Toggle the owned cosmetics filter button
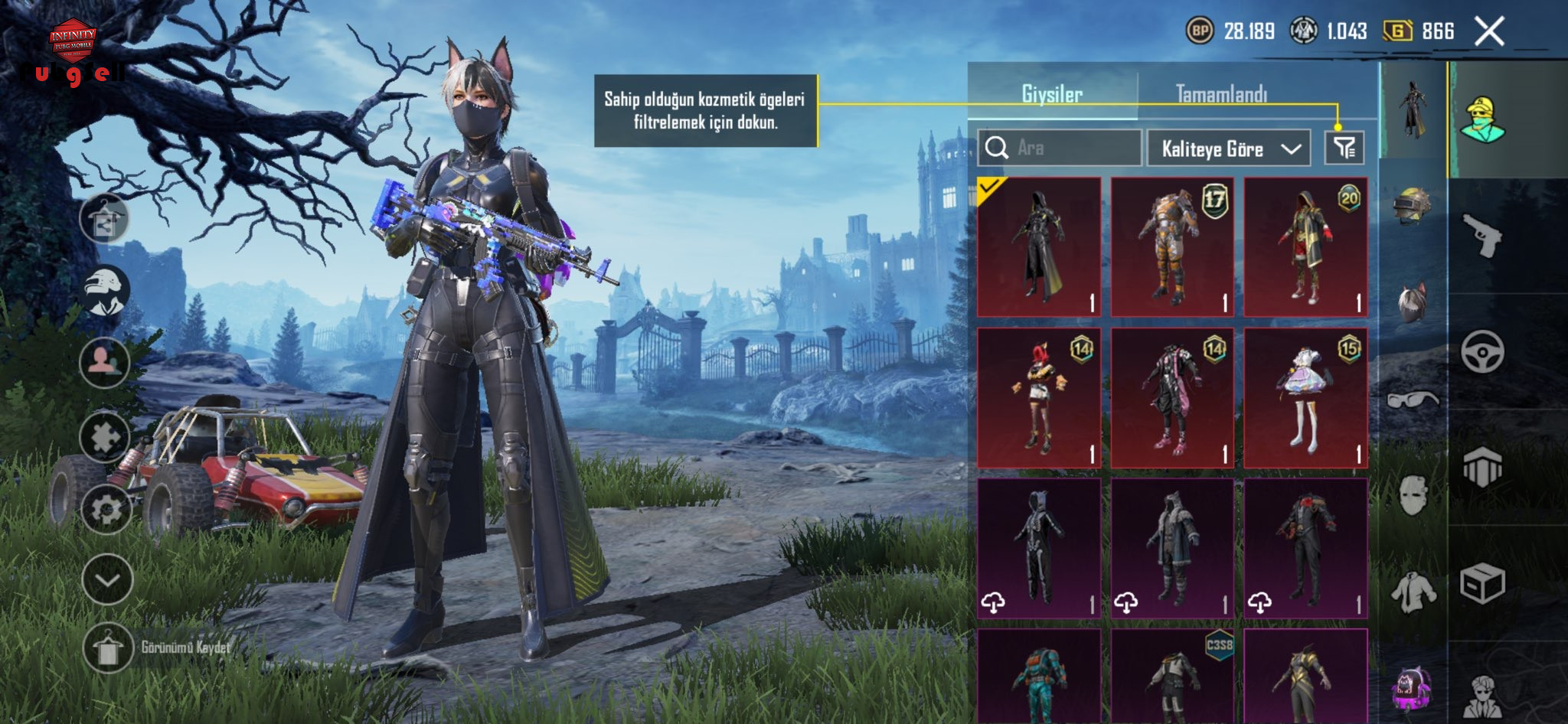The height and width of the screenshot is (724, 1568). tap(1344, 148)
